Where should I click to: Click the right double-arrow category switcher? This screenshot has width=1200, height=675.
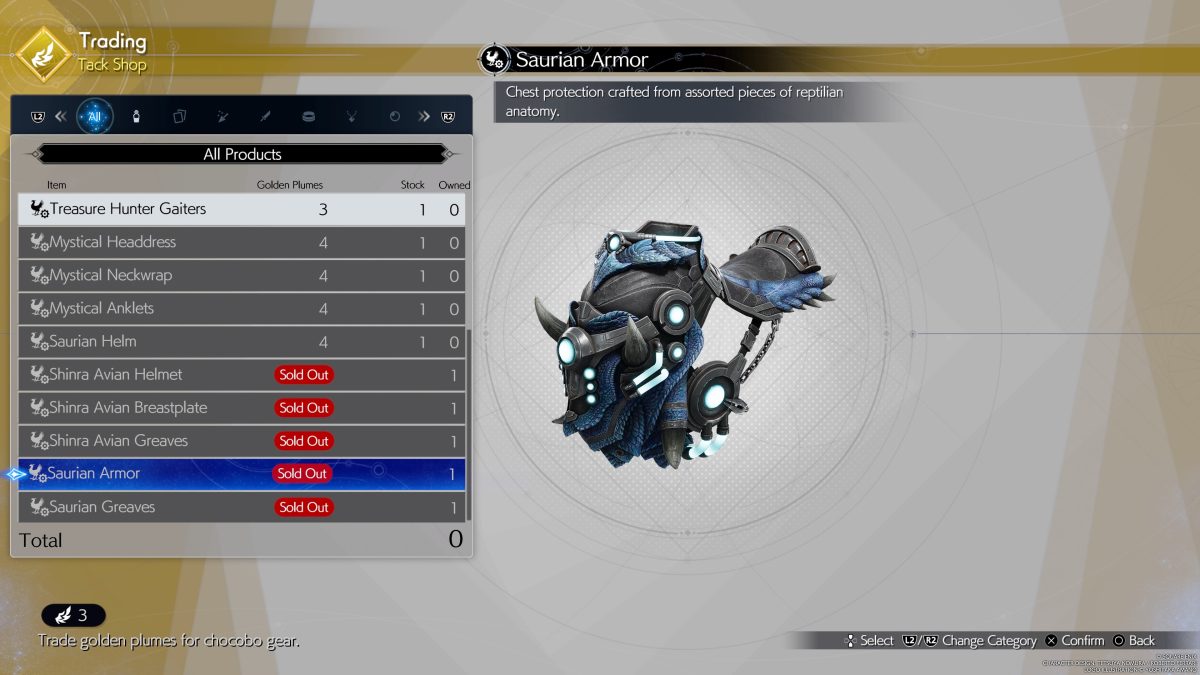tap(424, 116)
